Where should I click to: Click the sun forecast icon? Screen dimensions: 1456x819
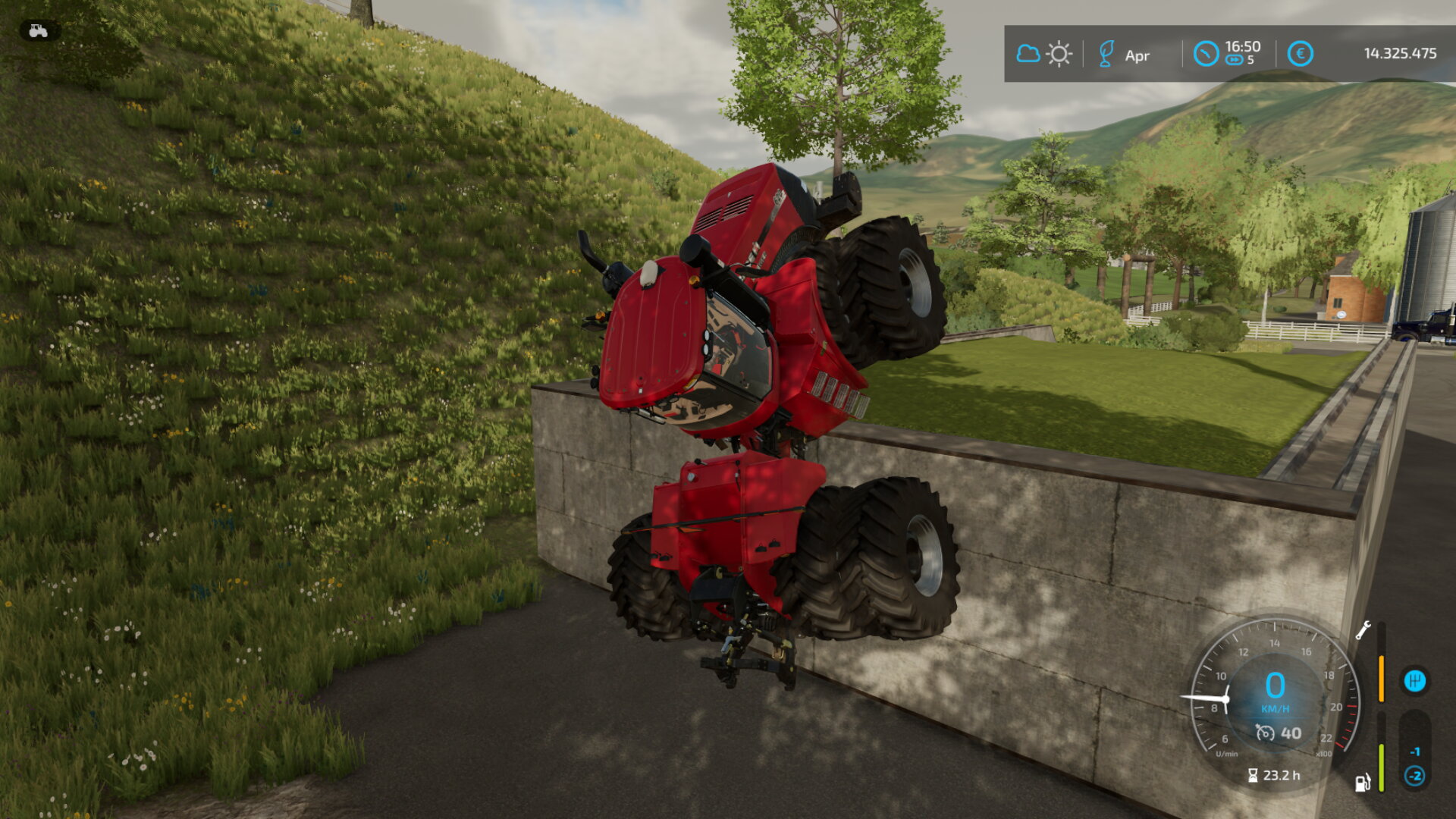[x=1059, y=54]
